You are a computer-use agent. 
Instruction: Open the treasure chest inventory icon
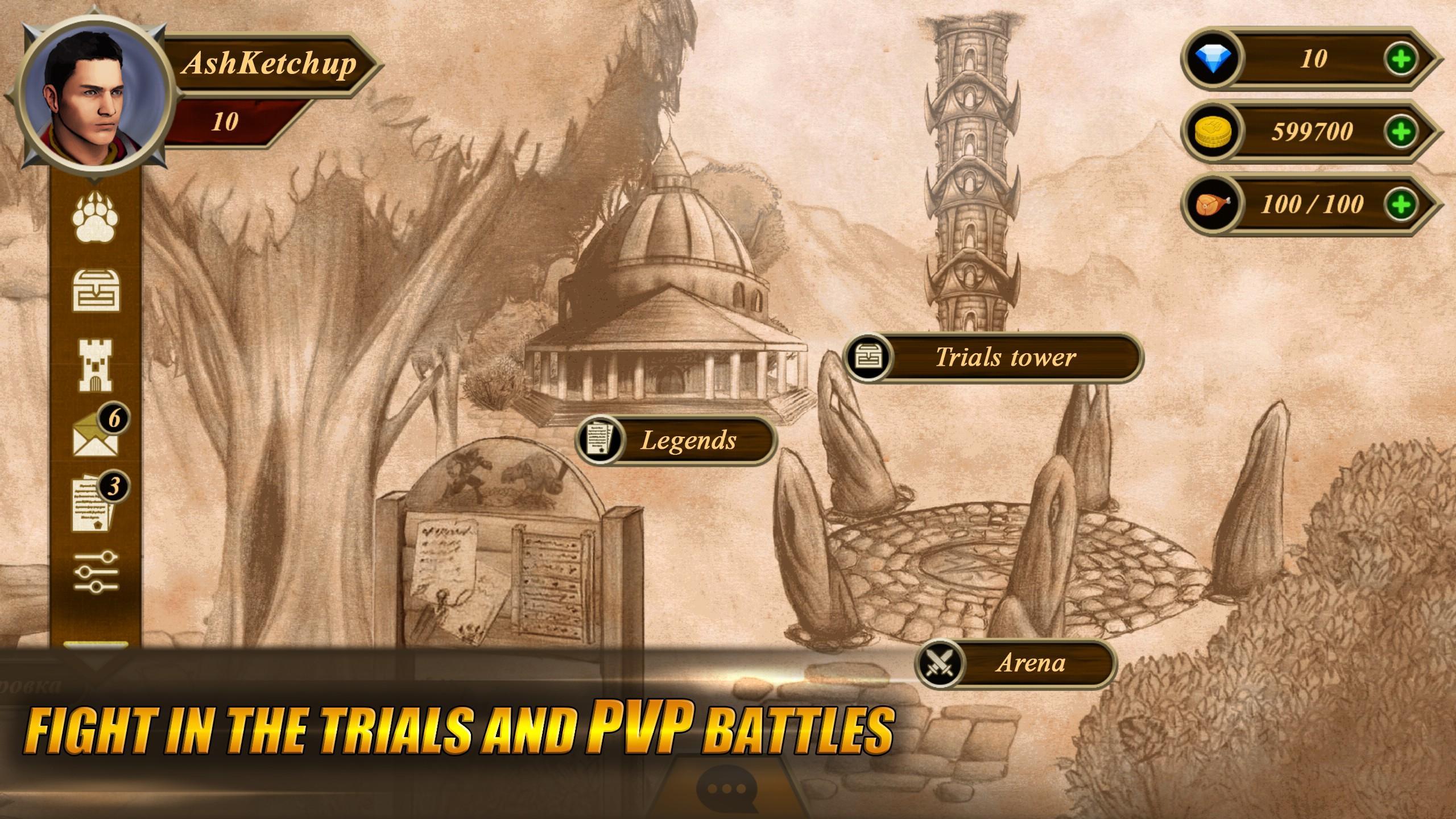96,291
